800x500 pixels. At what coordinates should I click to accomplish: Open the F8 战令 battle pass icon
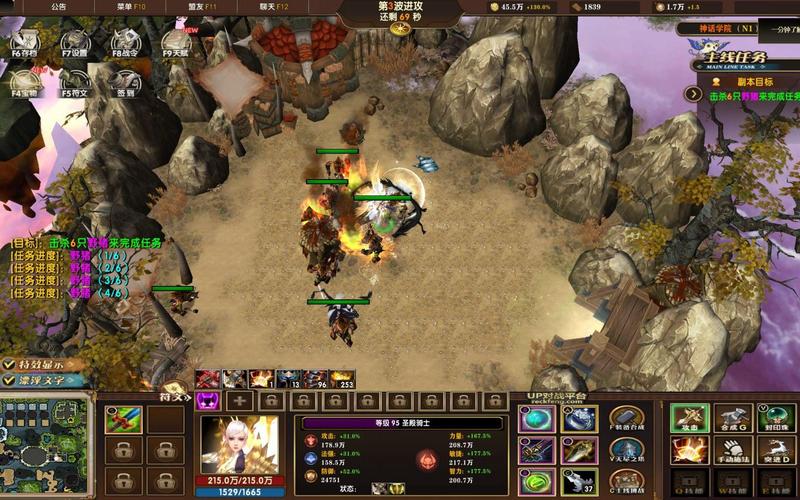pyautogui.click(x=125, y=42)
